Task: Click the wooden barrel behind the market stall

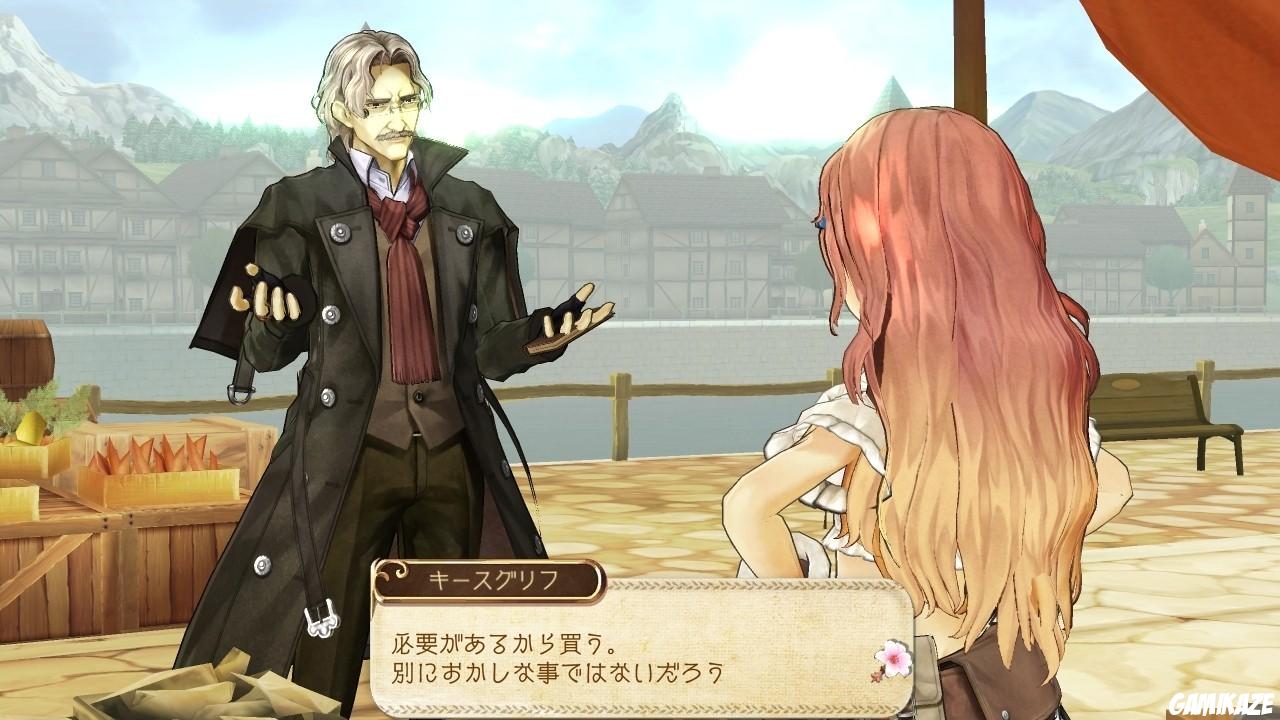Action: [x=22, y=355]
